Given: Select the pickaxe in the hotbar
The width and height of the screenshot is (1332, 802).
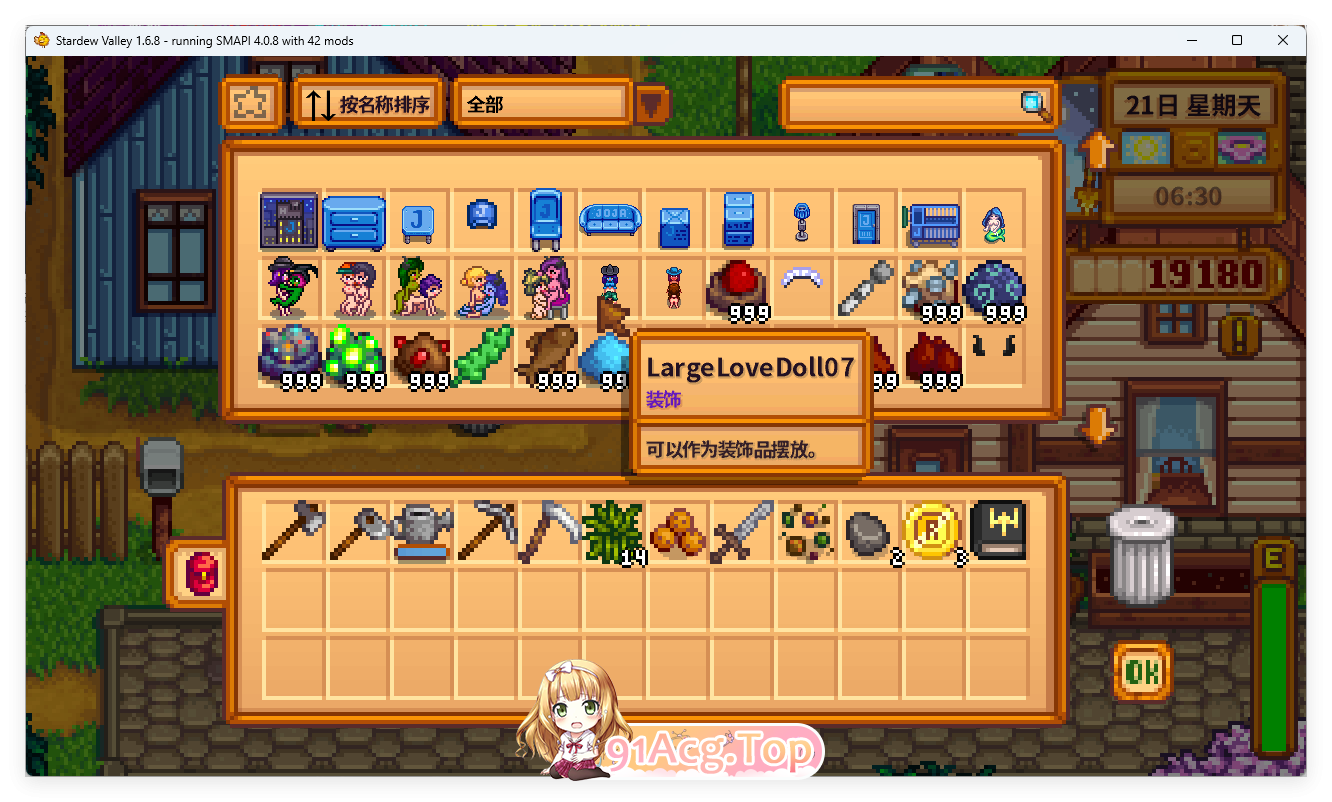Looking at the screenshot, I should 485,531.
